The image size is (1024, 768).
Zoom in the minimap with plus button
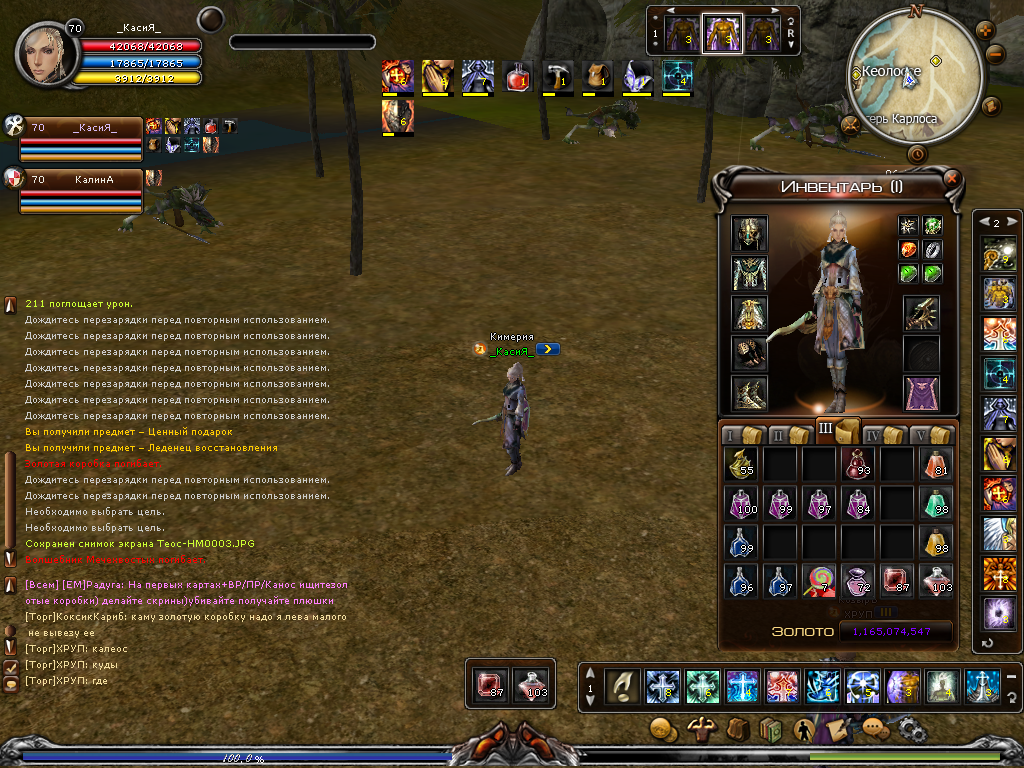click(983, 30)
